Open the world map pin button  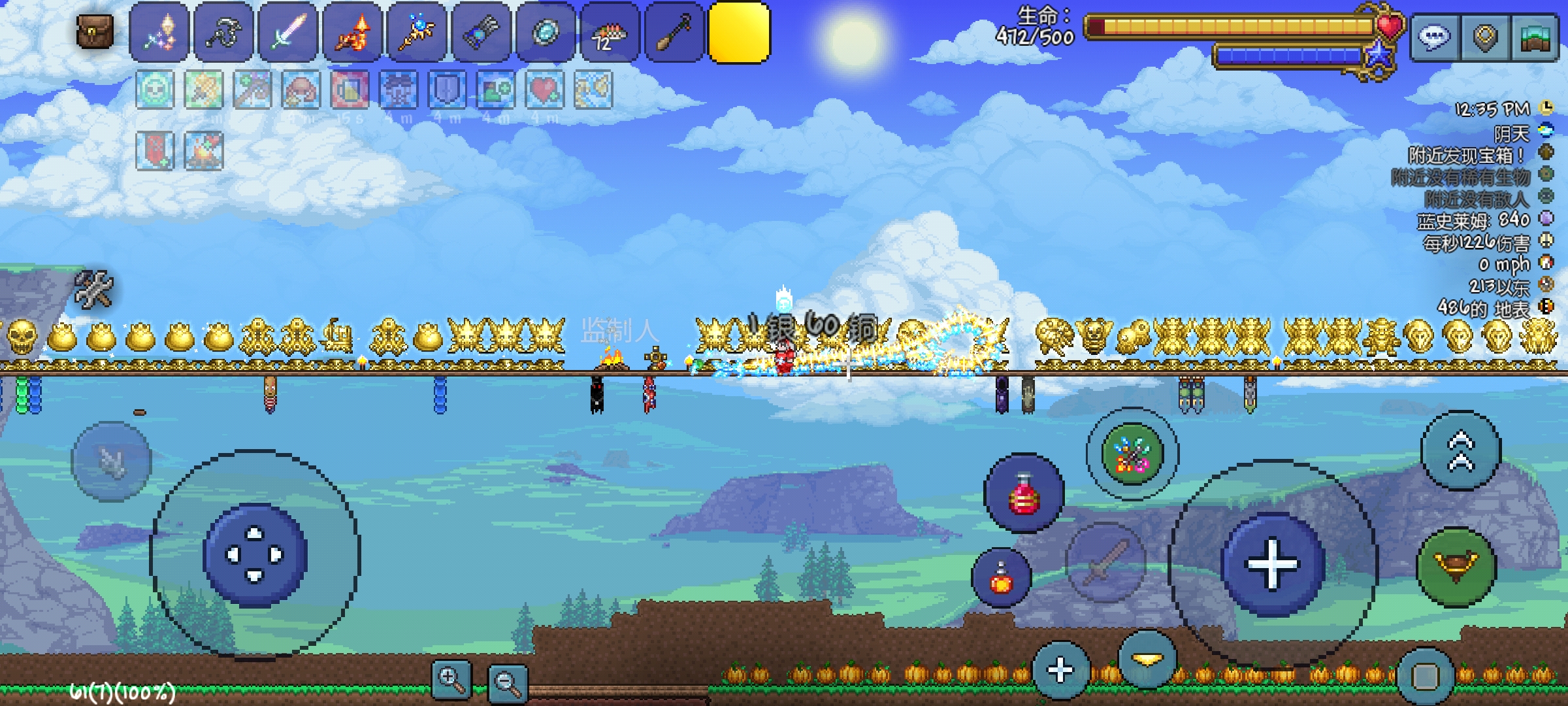[x=1484, y=39]
